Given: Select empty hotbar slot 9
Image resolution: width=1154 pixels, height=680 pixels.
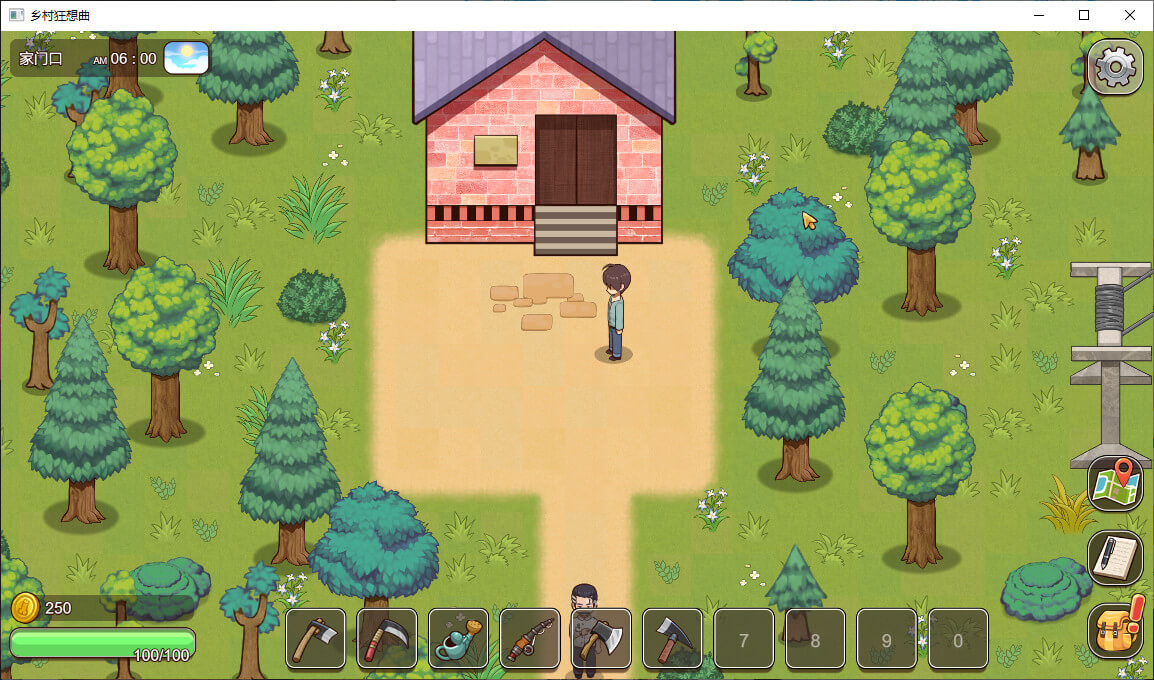Looking at the screenshot, I should coord(887,638).
